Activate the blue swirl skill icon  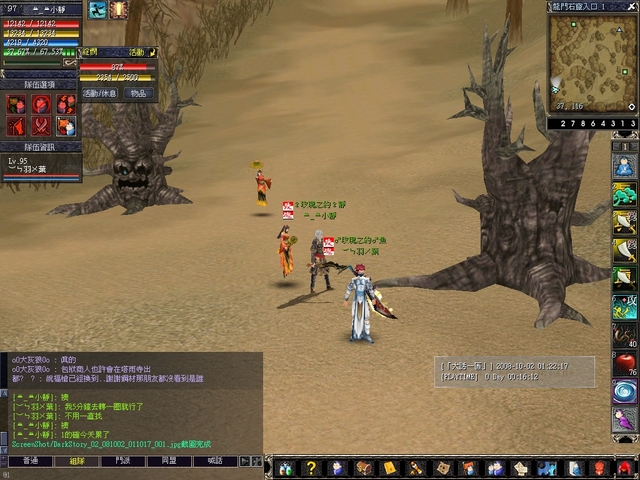(624, 391)
